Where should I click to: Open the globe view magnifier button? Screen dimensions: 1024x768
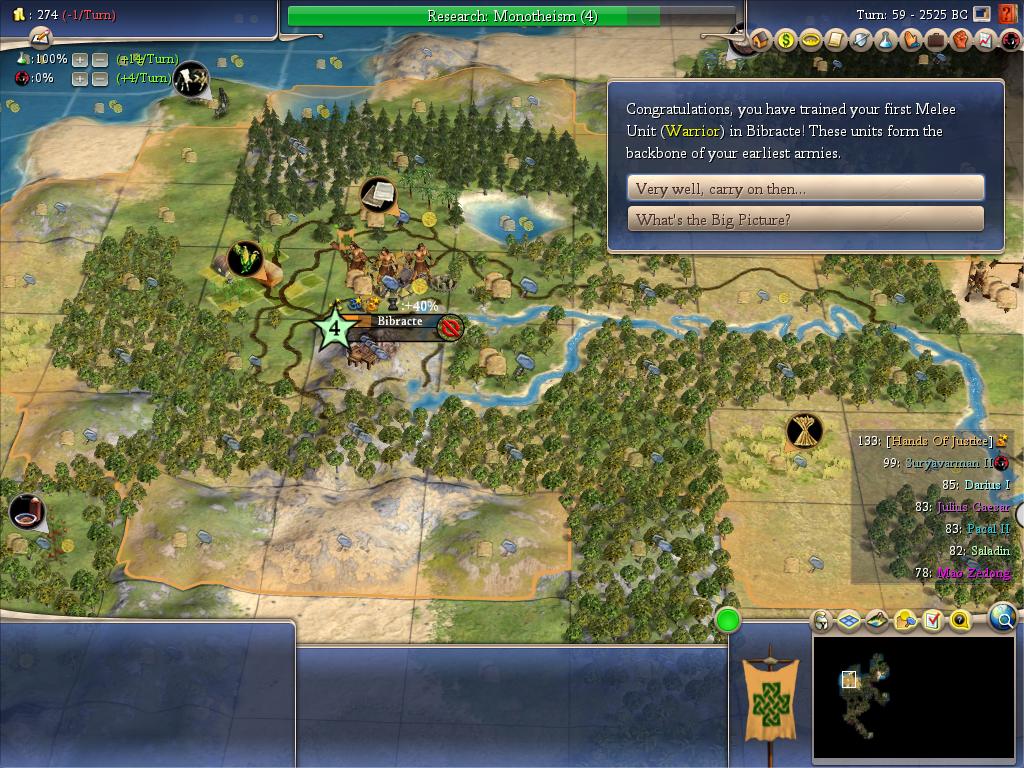[x=1002, y=618]
